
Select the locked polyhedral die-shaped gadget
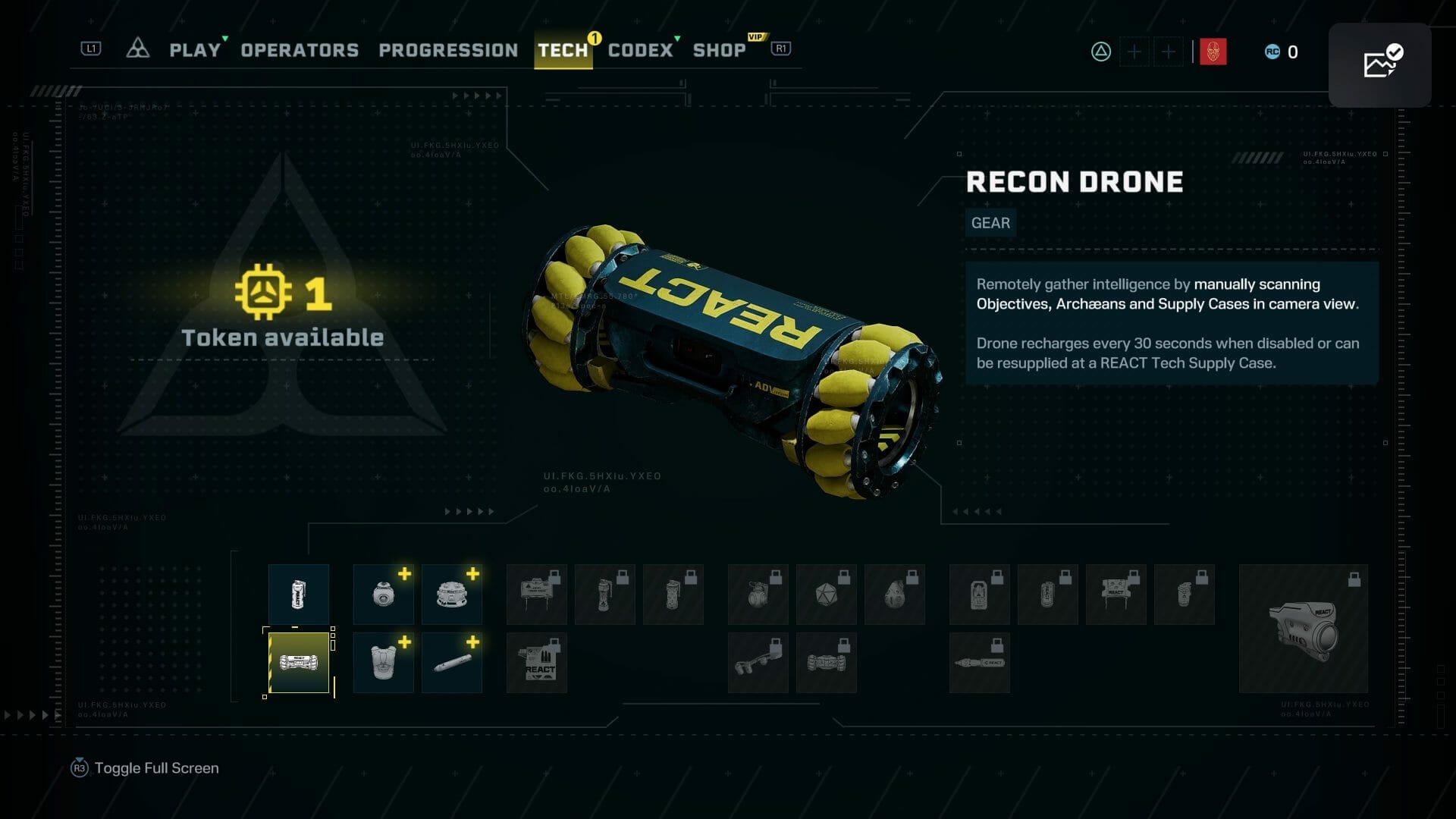(x=827, y=595)
